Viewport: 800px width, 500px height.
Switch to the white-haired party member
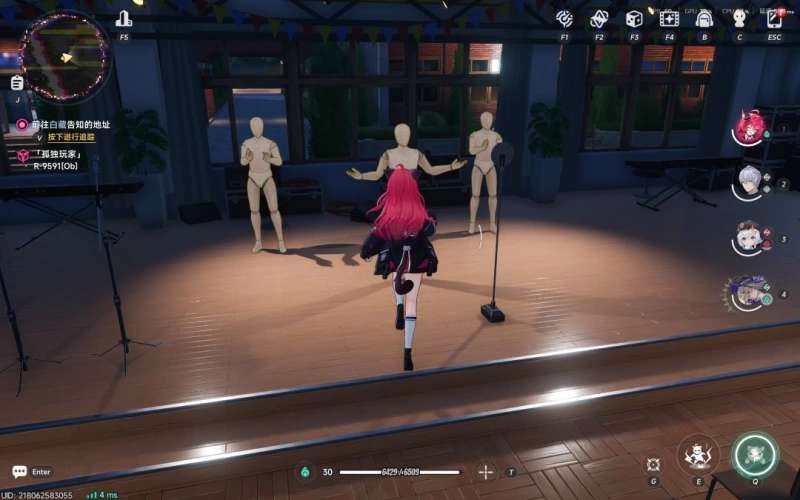coord(749,181)
